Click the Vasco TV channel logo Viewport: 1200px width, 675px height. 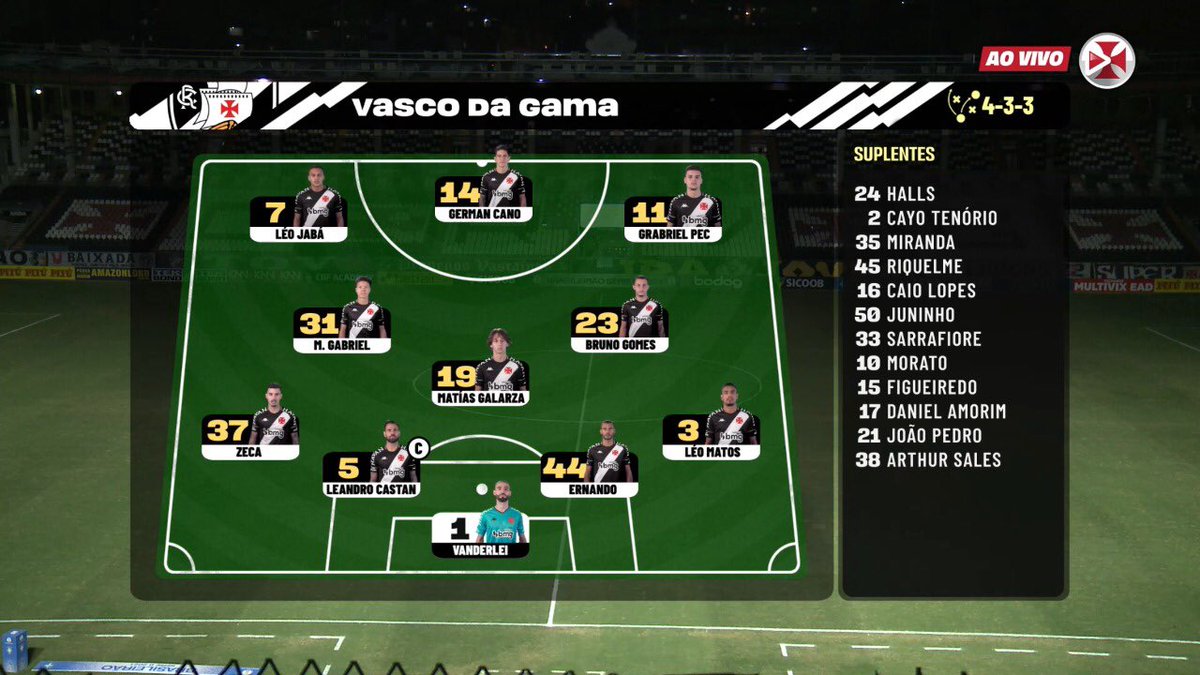tap(1107, 60)
